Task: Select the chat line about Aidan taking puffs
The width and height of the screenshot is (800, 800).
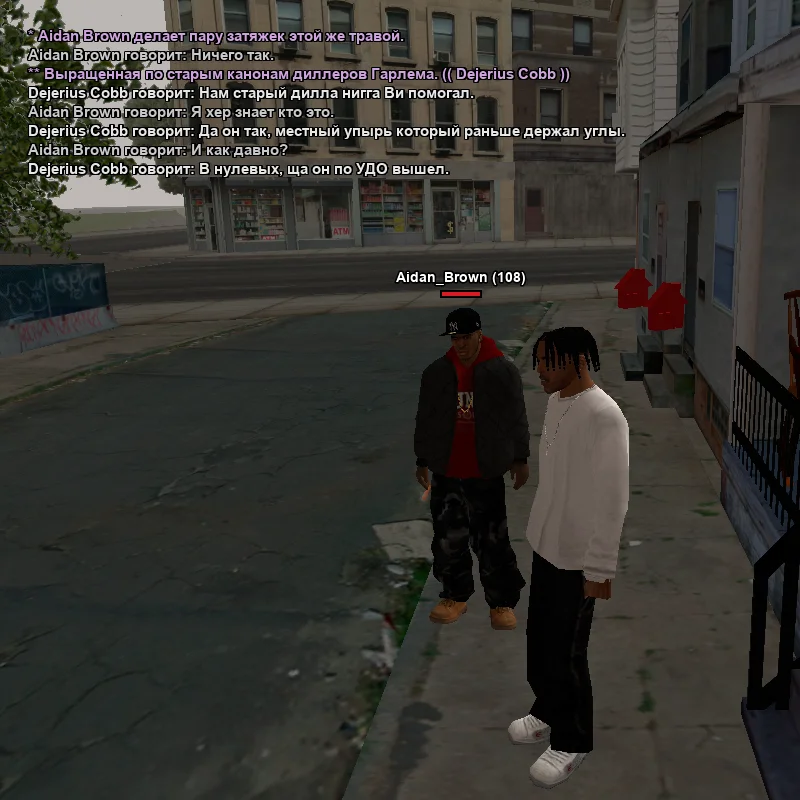Action: [x=216, y=36]
